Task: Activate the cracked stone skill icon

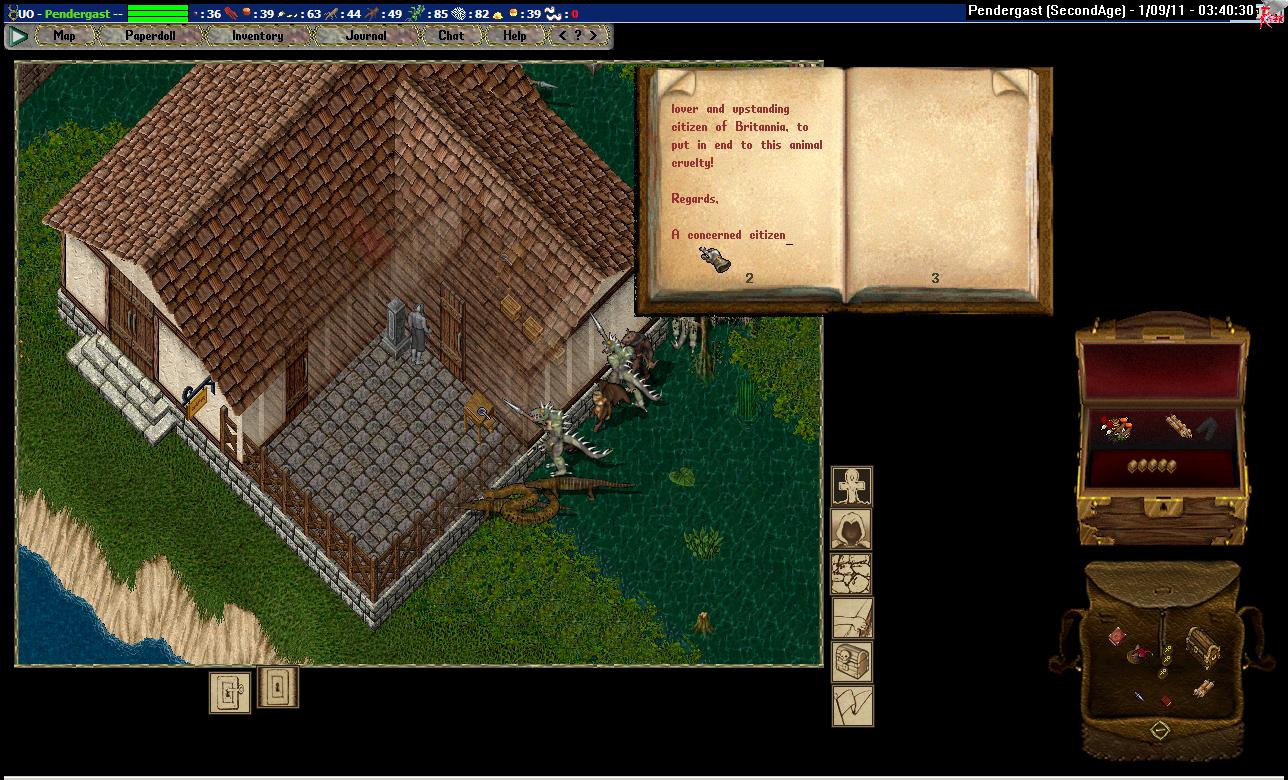Action: [852, 574]
